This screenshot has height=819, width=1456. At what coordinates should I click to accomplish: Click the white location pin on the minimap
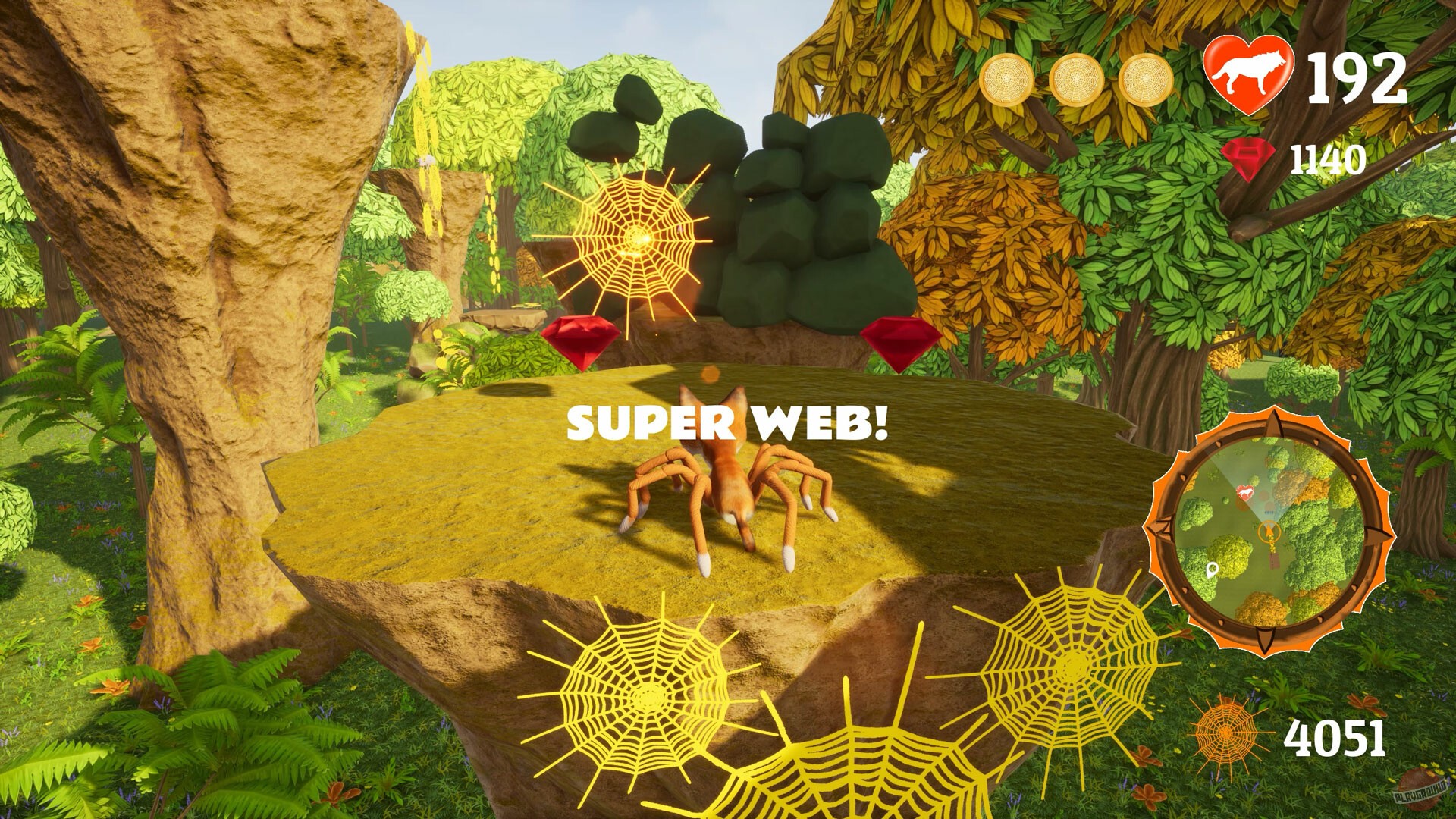click(1212, 570)
